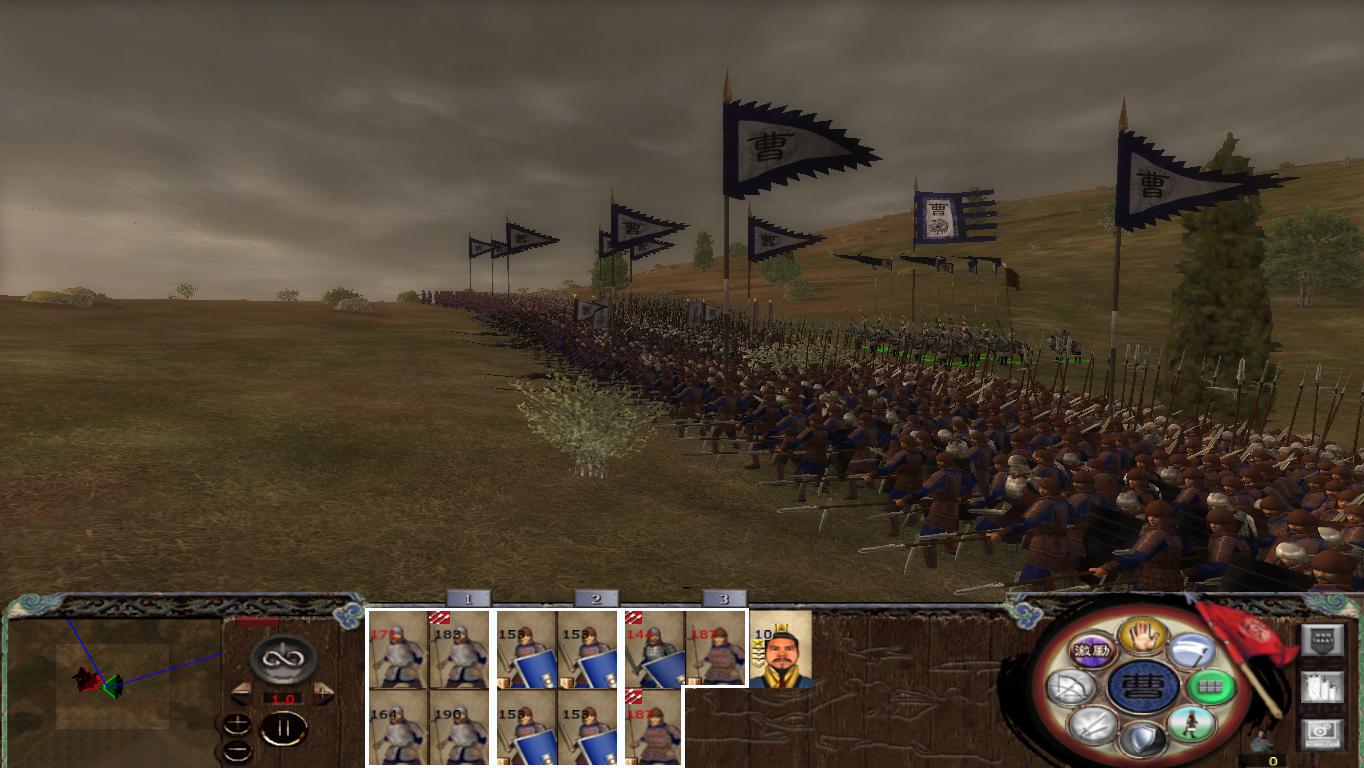
Task: Open the army banner panel icon on the right
Action: (x=1323, y=640)
